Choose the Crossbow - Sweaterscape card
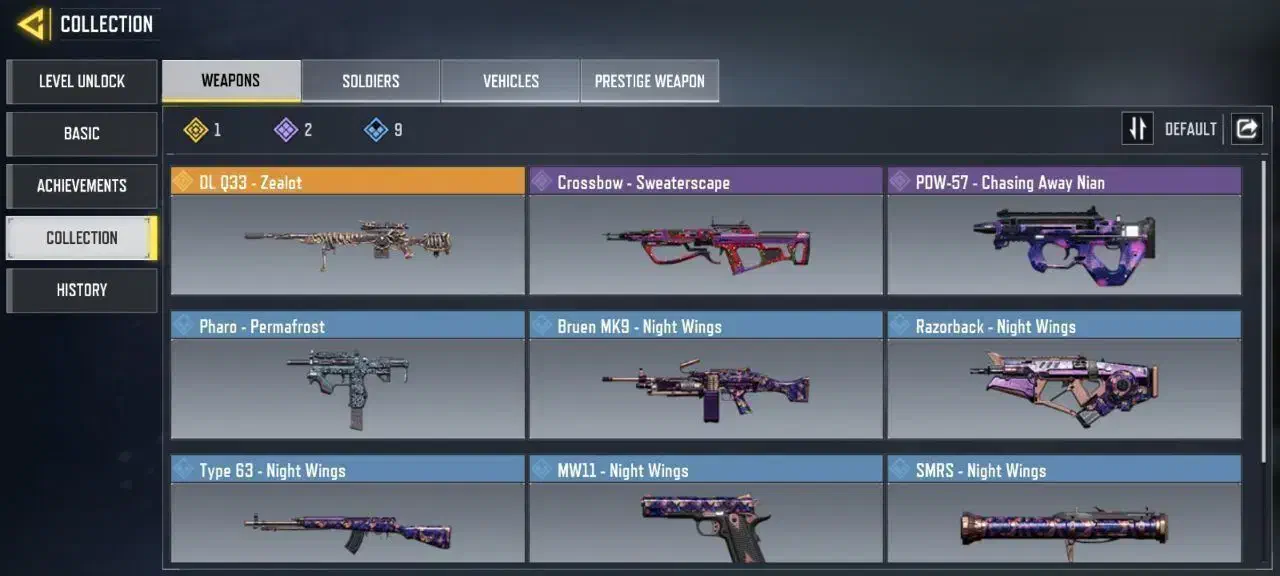This screenshot has height=576, width=1280. tap(706, 231)
